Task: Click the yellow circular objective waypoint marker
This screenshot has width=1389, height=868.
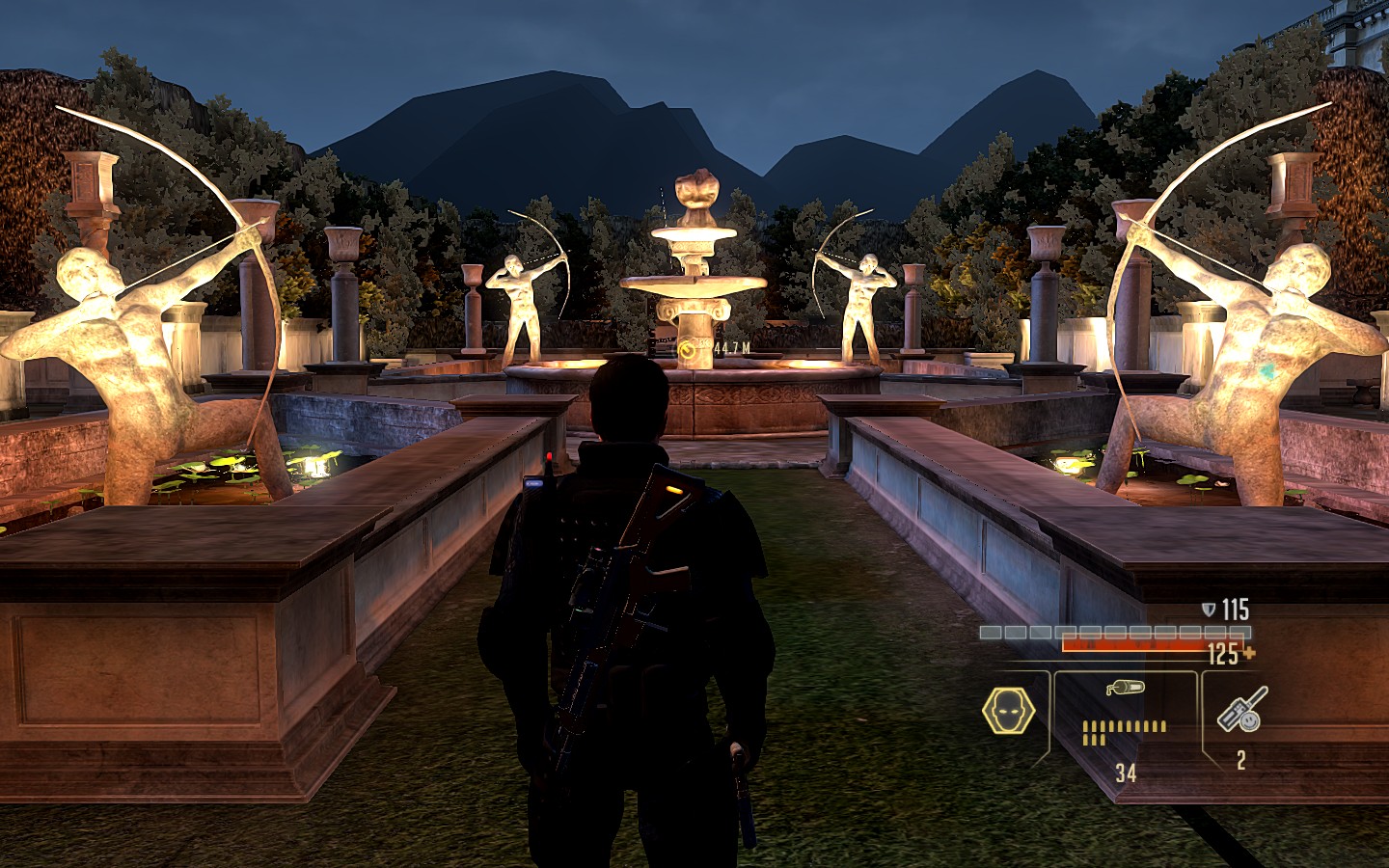Action: click(687, 350)
